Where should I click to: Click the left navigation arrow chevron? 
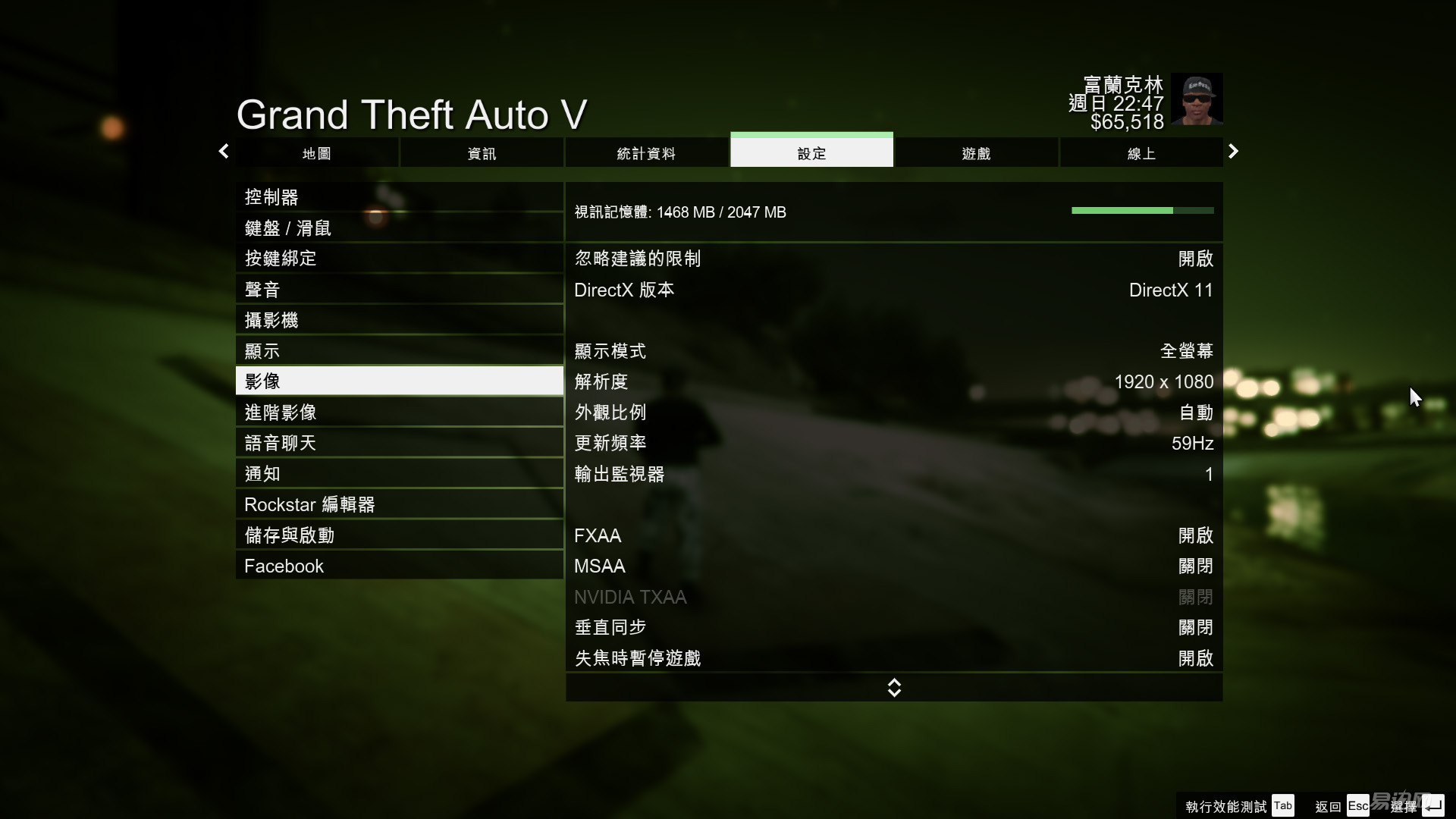point(223,151)
